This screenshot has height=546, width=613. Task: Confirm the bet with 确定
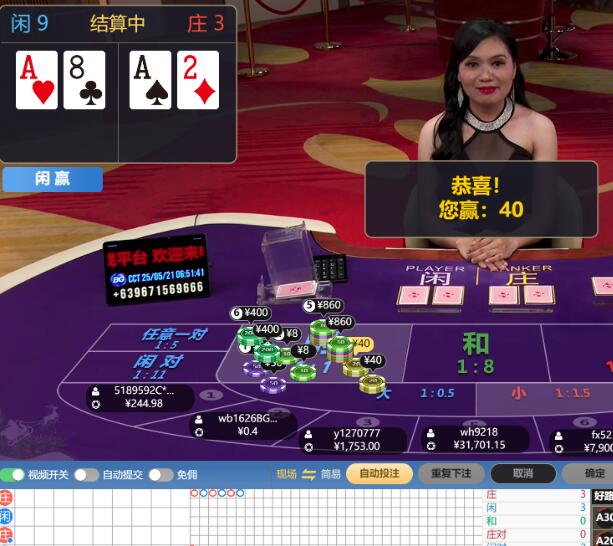point(594,474)
